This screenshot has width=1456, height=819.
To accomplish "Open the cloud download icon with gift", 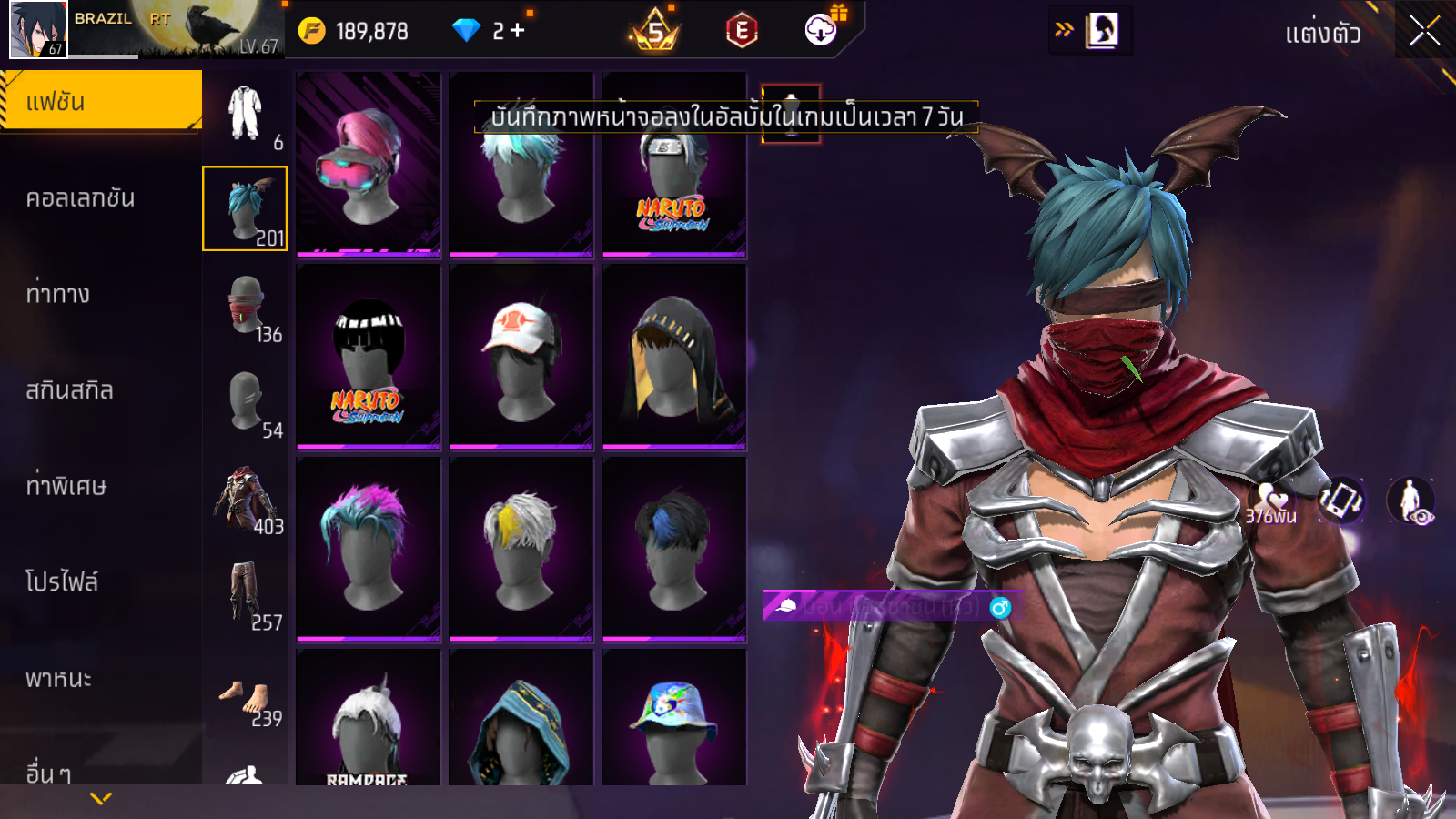I will [822, 30].
